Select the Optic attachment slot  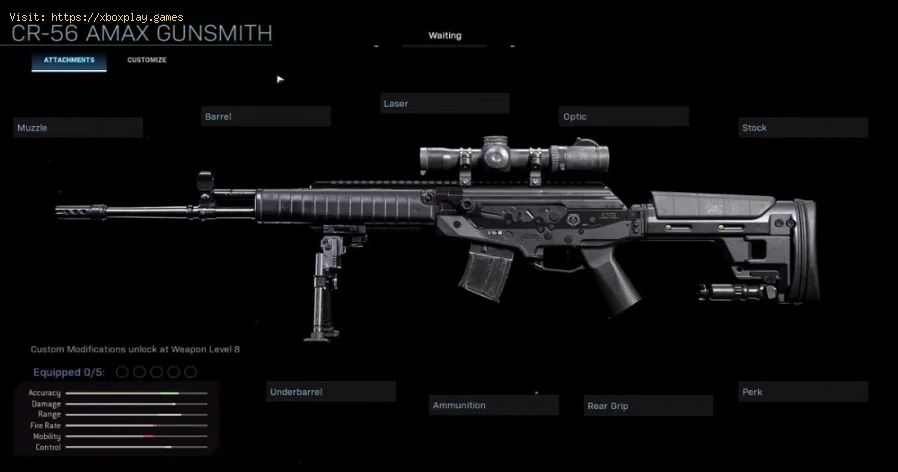point(623,117)
